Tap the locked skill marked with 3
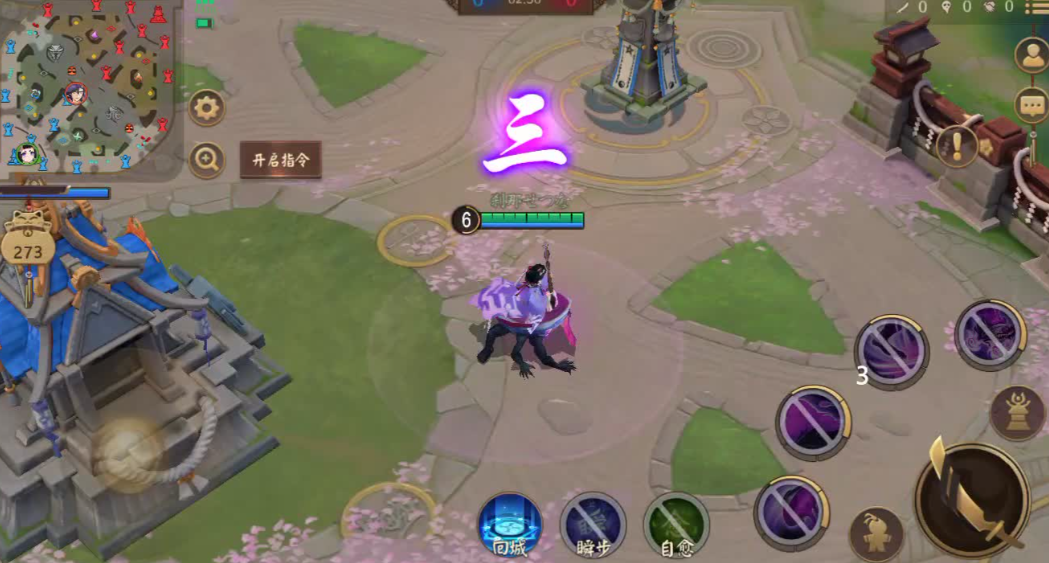 (891, 351)
